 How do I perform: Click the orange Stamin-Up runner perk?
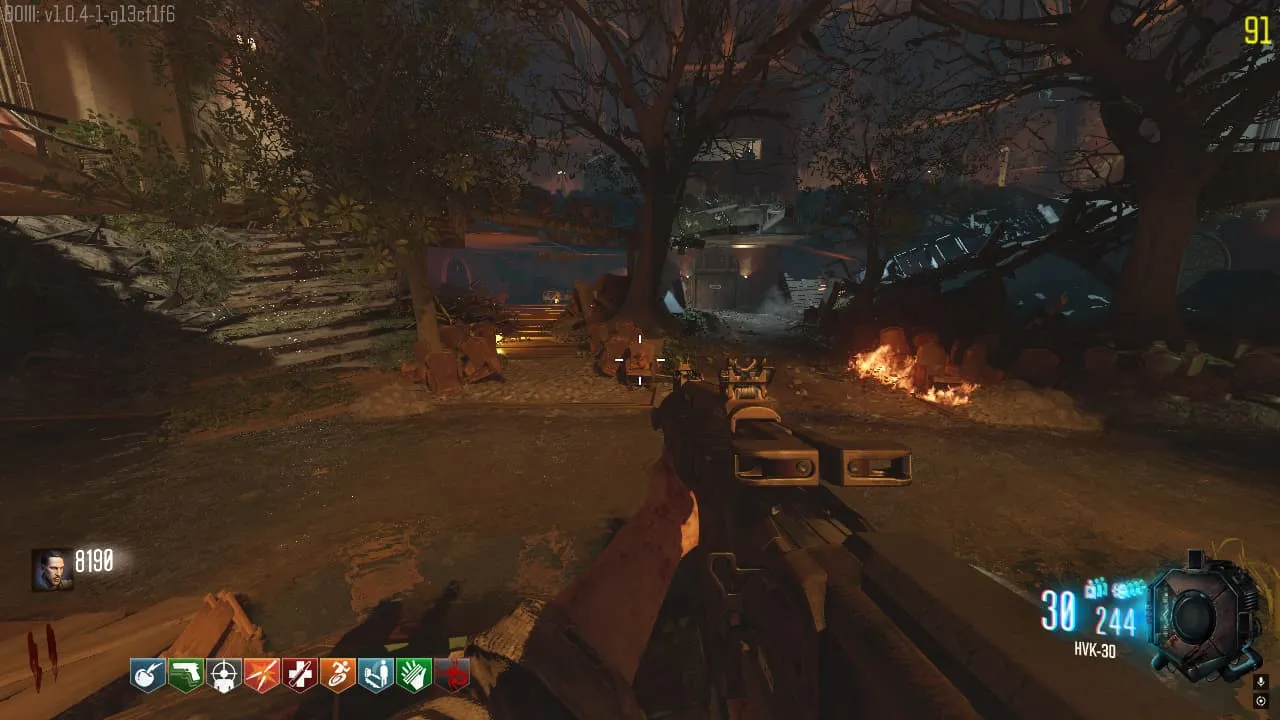[x=338, y=675]
